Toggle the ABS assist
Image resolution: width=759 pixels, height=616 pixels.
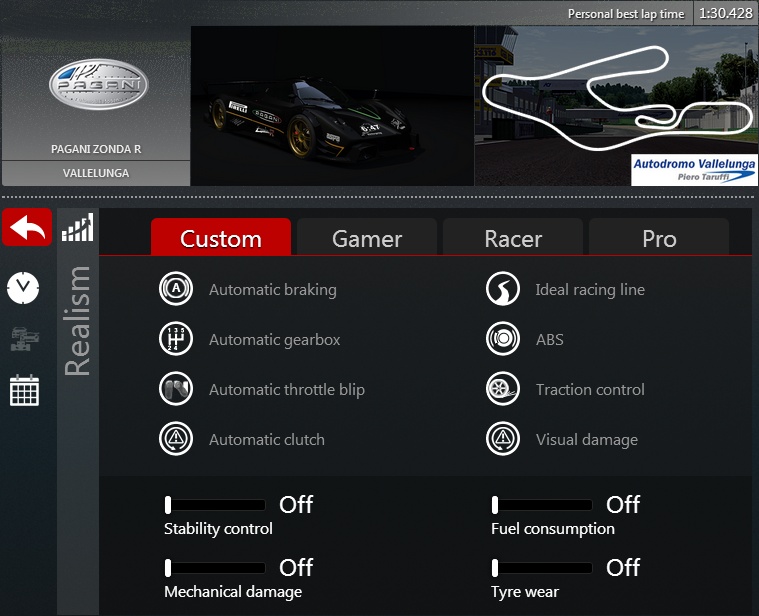click(x=503, y=339)
